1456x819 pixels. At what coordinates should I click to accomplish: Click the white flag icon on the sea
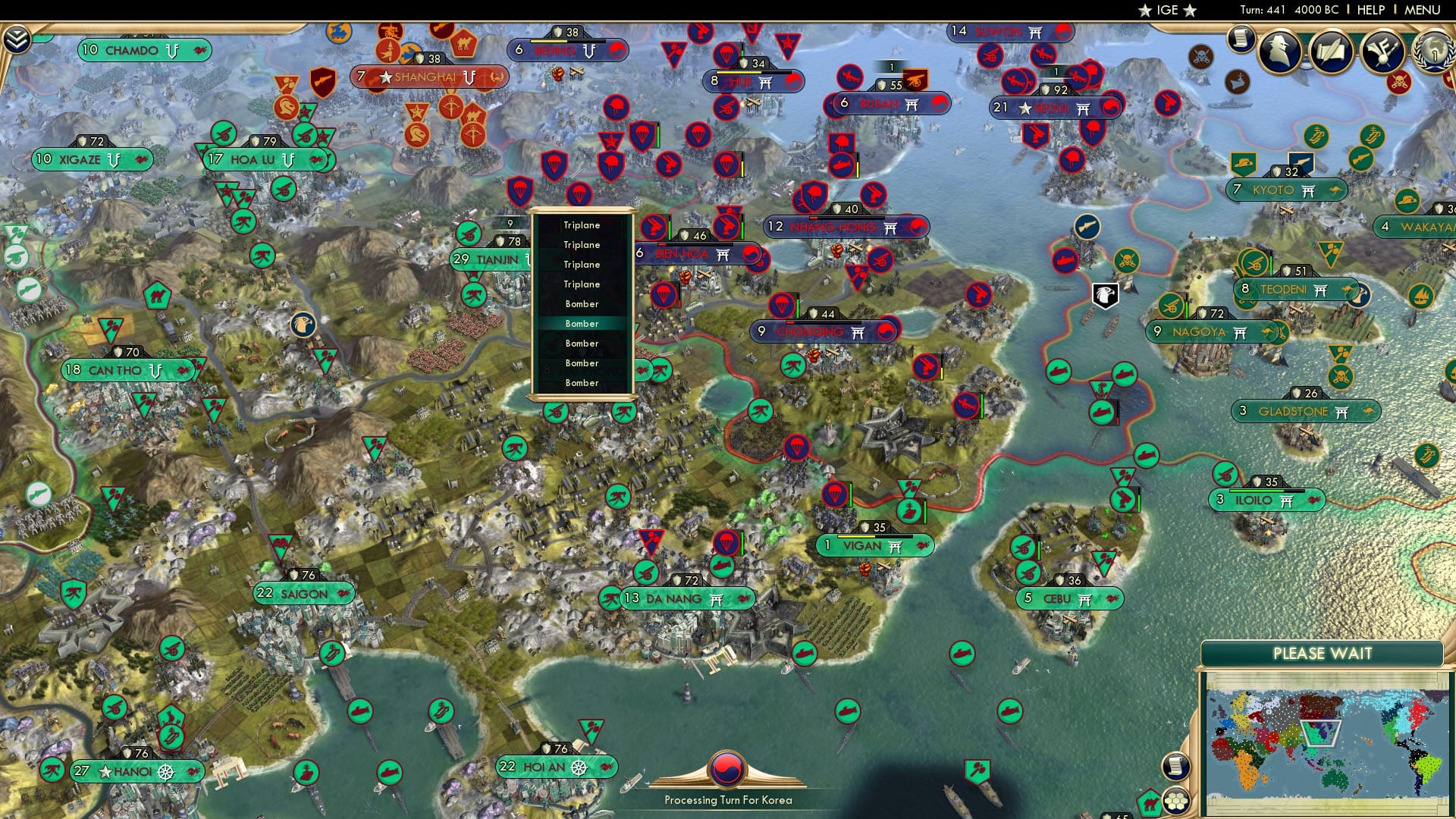click(x=1105, y=296)
